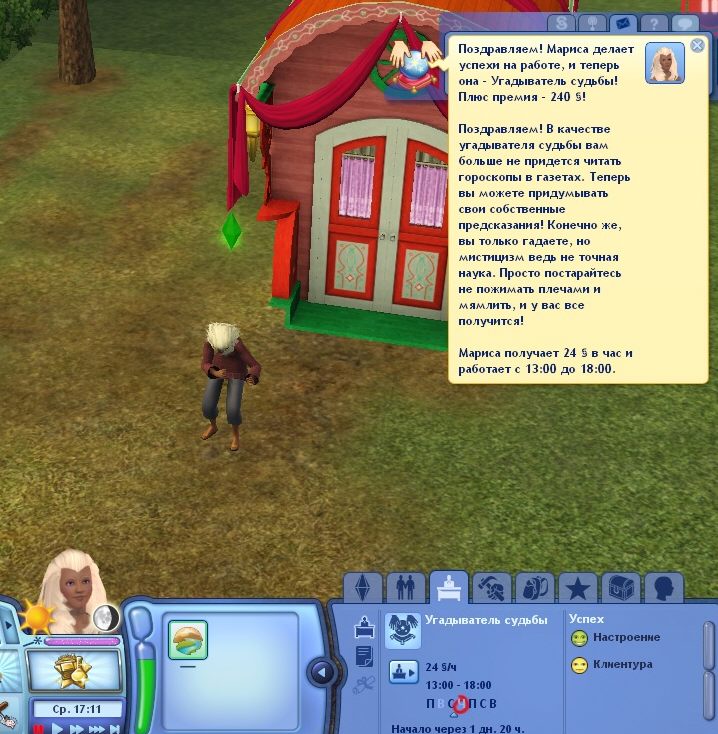Collapse the info panel with the arrow

pos(322,672)
